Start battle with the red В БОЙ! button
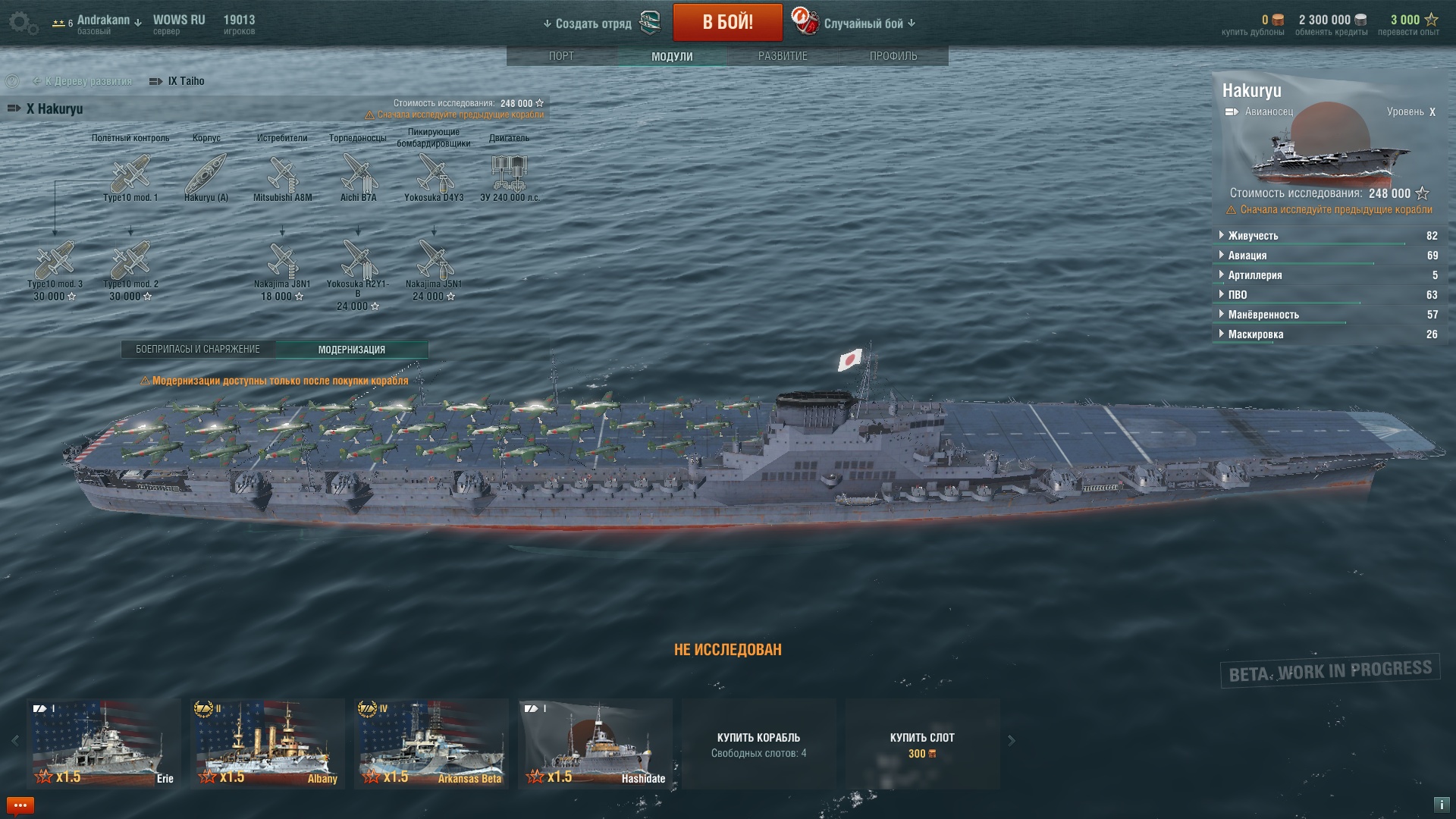The height and width of the screenshot is (819, 1456). click(727, 22)
